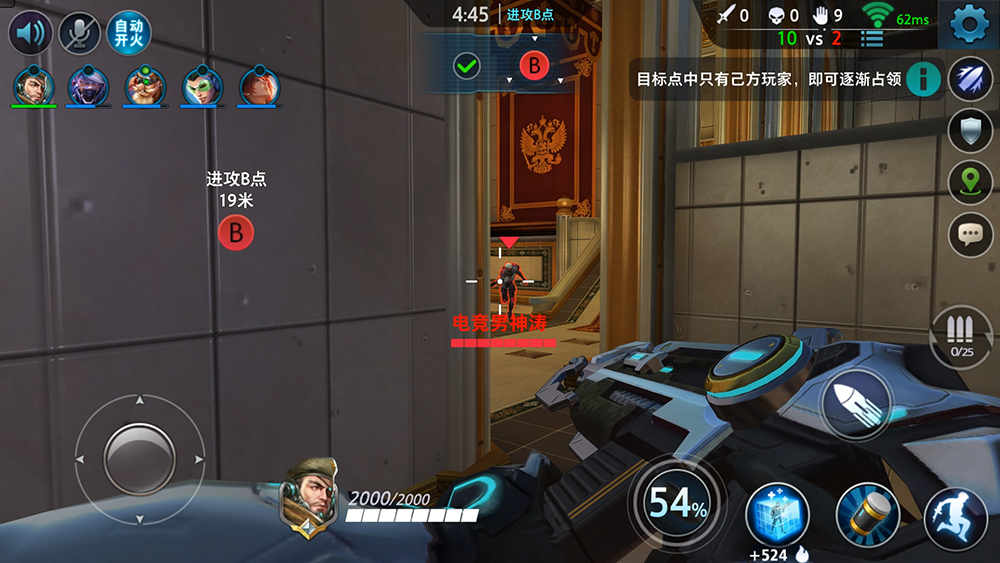
Task: Open the scoreboard list icon
Action: (x=873, y=39)
